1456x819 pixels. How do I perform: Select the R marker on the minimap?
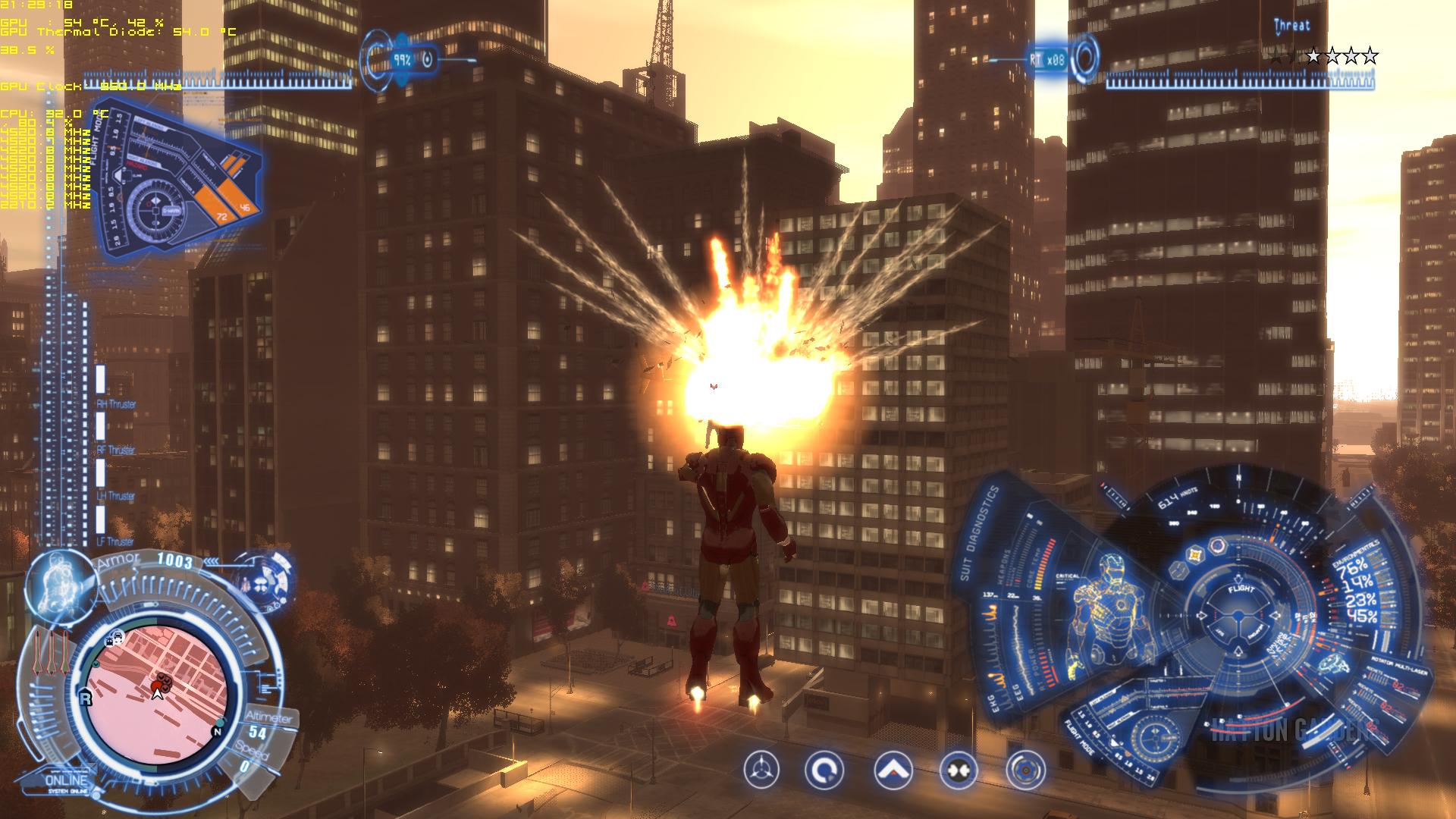coord(86,698)
